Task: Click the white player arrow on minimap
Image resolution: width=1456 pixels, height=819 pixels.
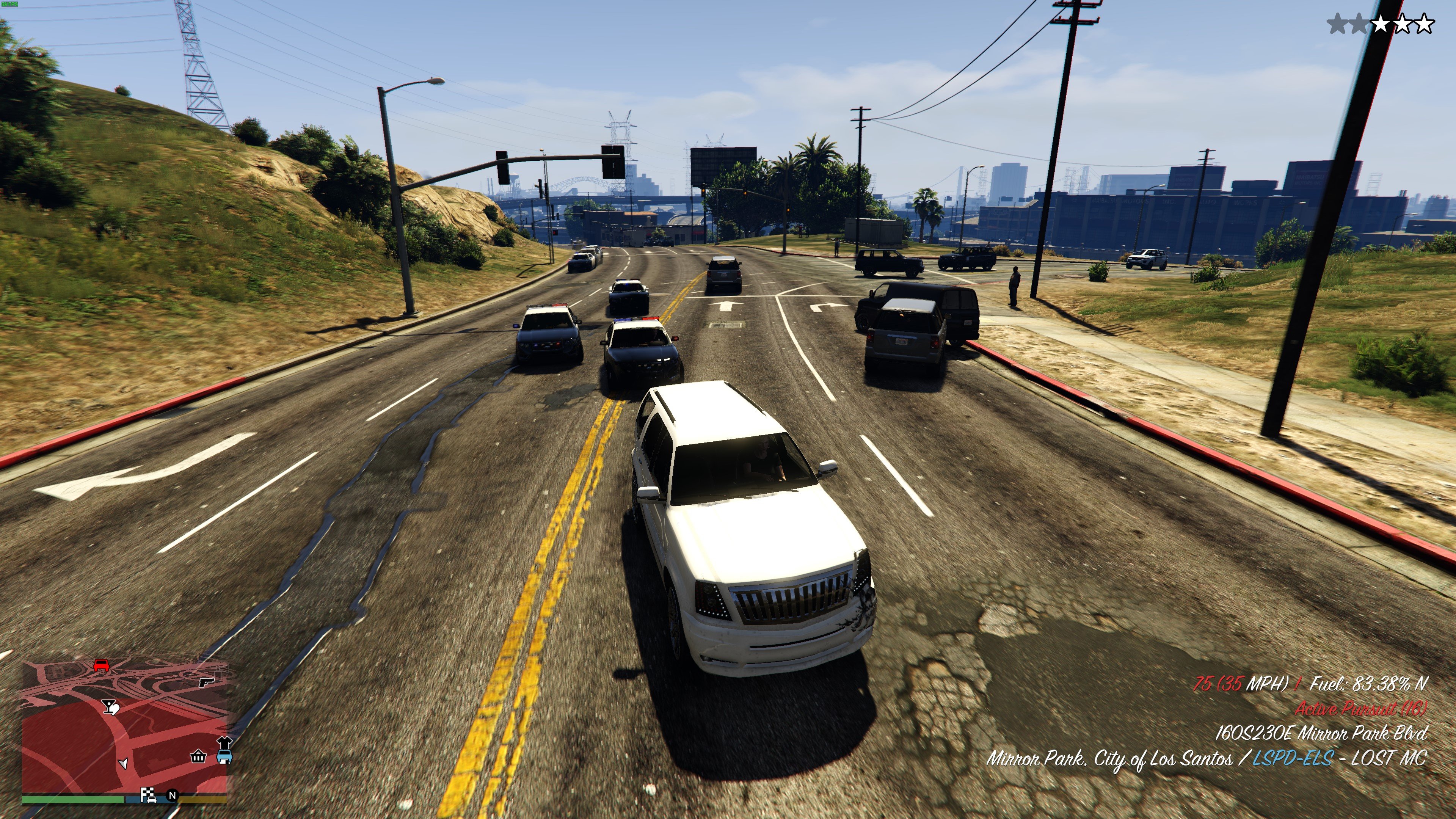Action: [x=124, y=764]
